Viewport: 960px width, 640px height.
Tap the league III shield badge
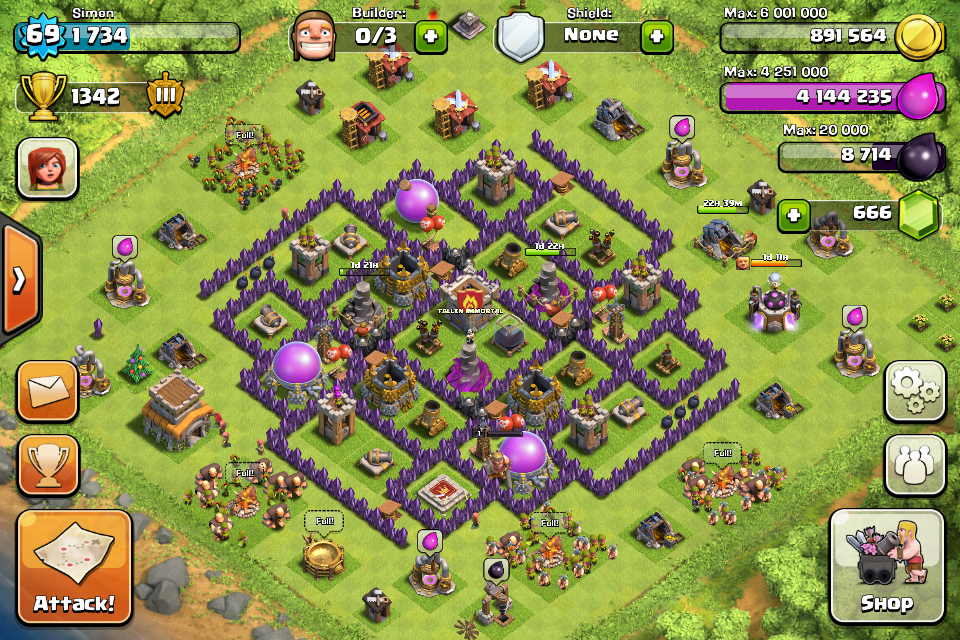pos(165,96)
